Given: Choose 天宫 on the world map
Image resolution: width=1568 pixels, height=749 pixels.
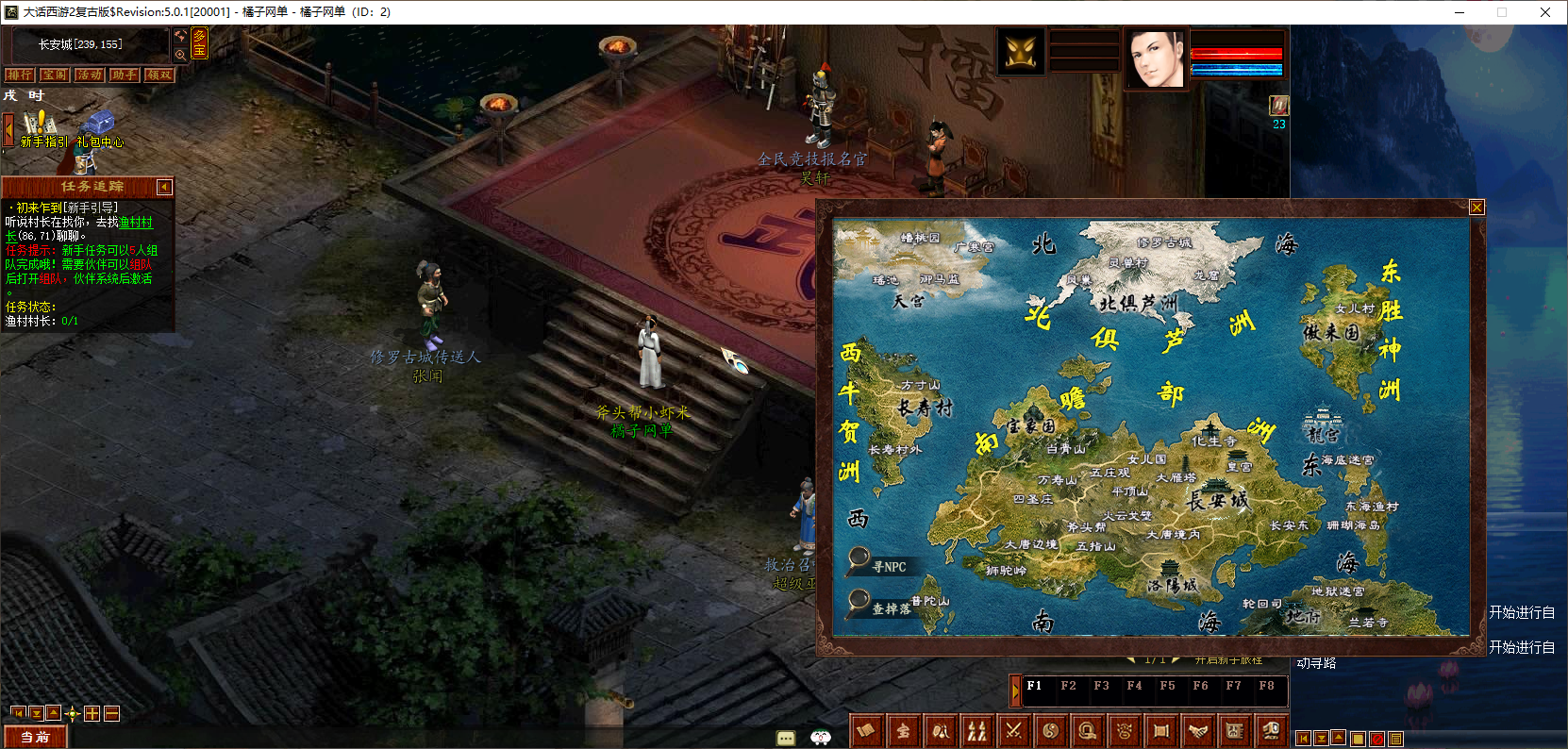Looking at the screenshot, I should coord(909,301).
